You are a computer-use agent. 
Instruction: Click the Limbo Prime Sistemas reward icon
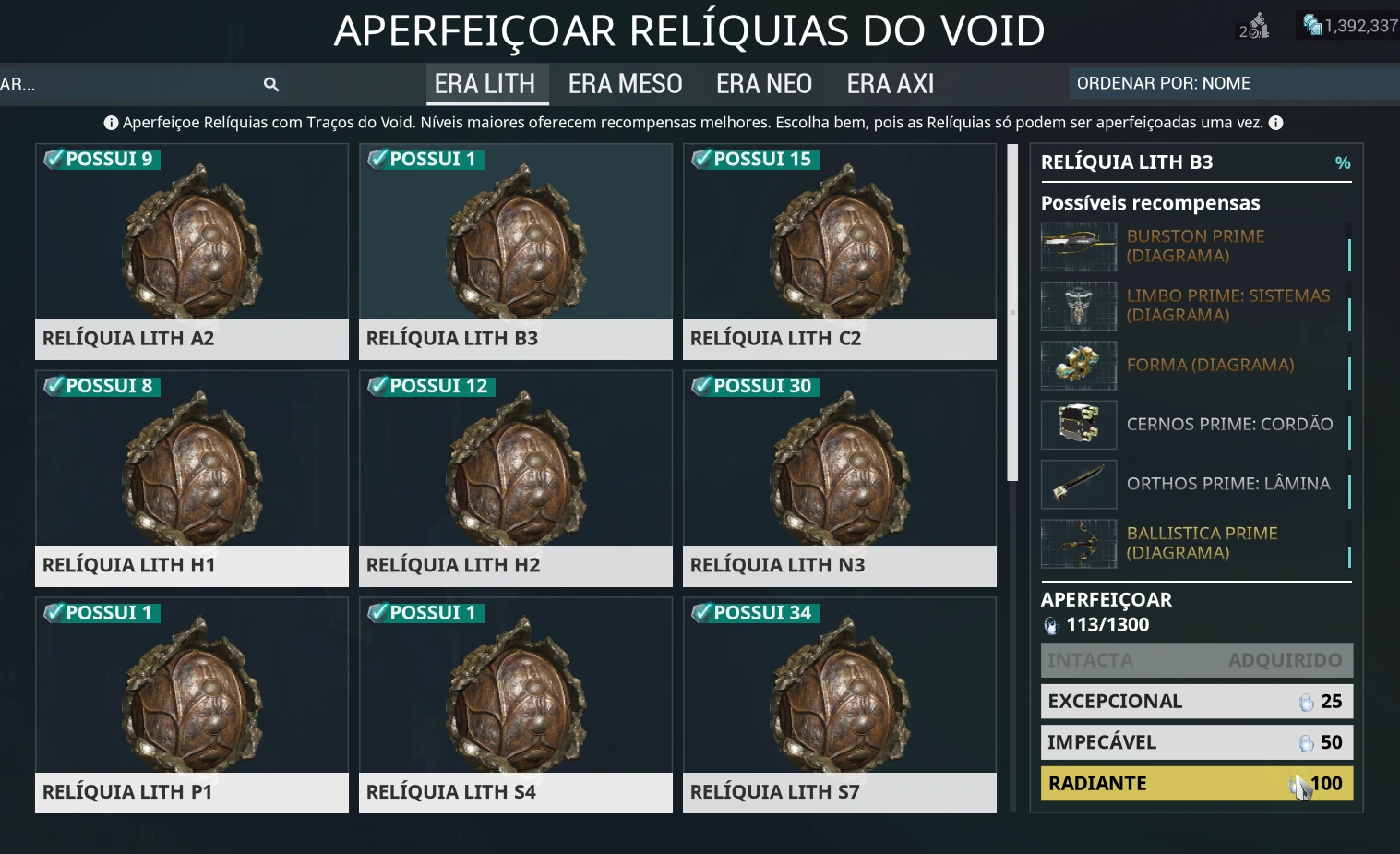pos(1078,306)
